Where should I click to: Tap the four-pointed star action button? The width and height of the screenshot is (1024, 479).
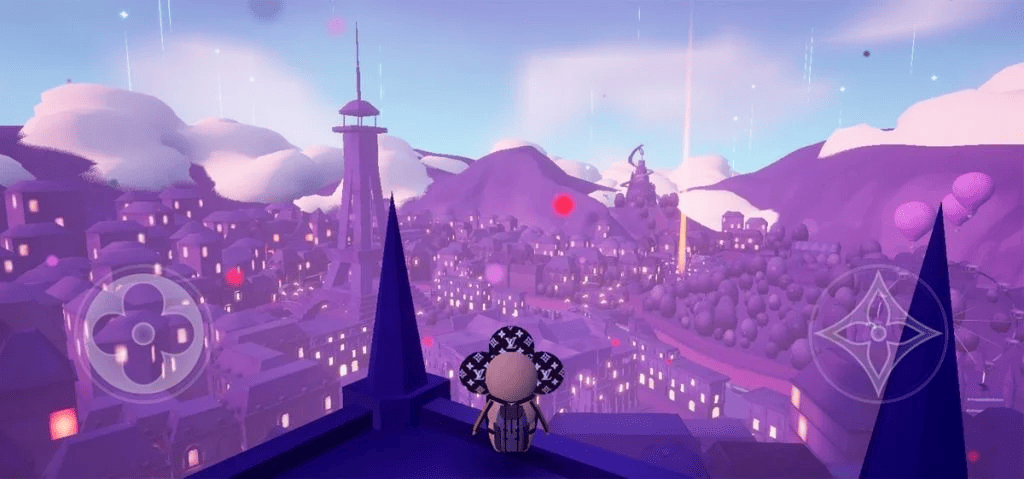877,333
